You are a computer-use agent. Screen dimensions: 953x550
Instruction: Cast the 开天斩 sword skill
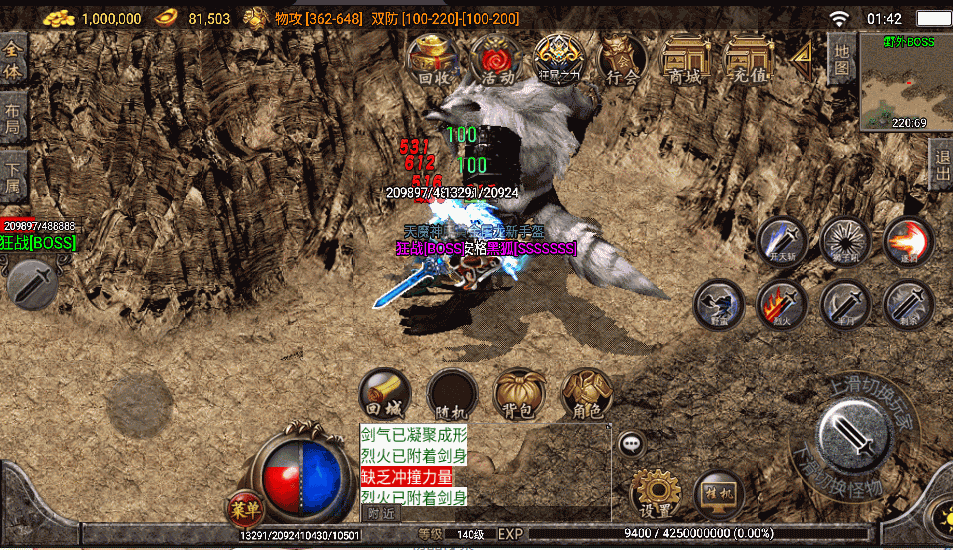tap(782, 242)
